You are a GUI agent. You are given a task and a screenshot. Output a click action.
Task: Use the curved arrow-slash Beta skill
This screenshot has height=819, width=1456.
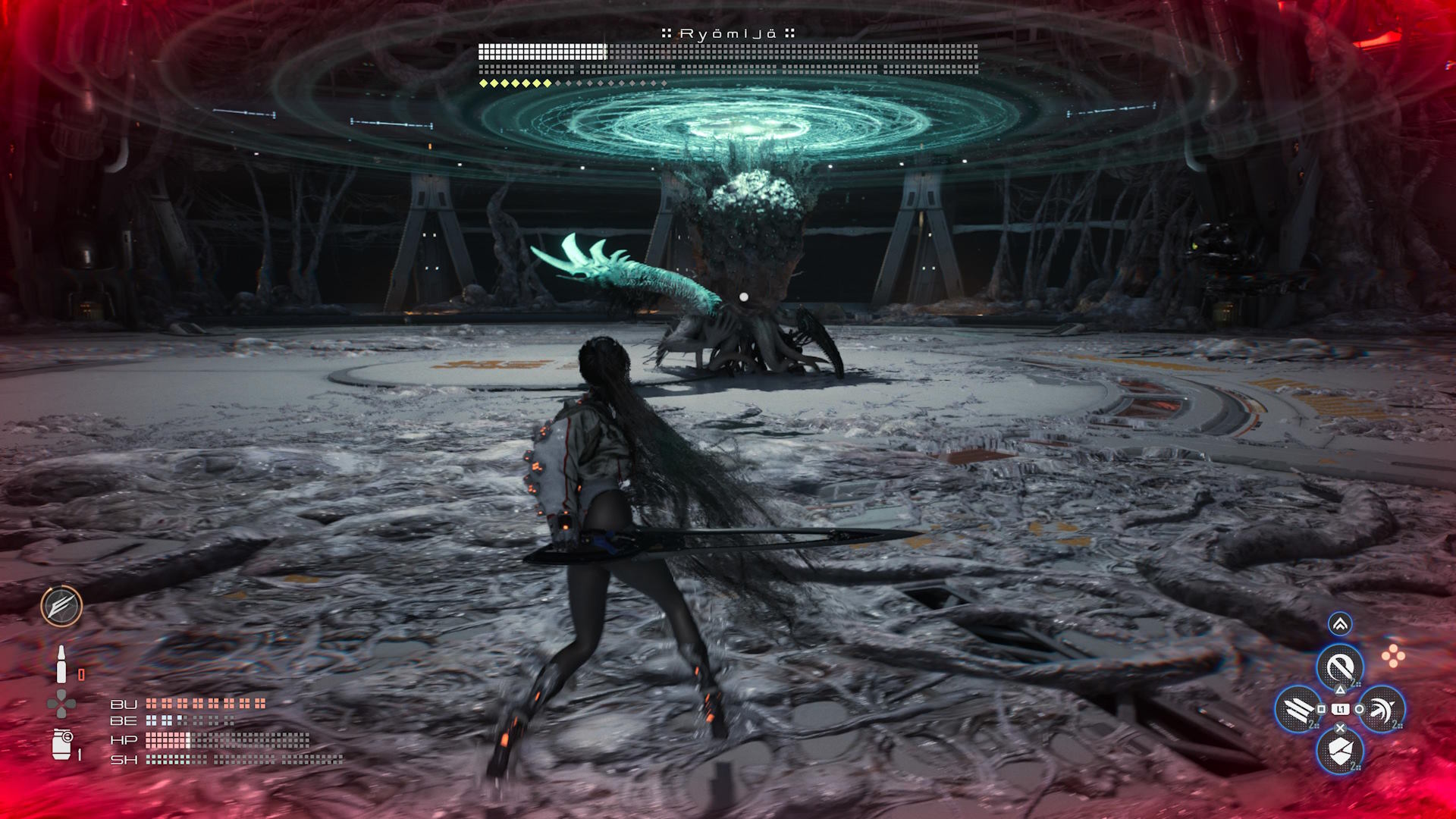coord(1382,709)
